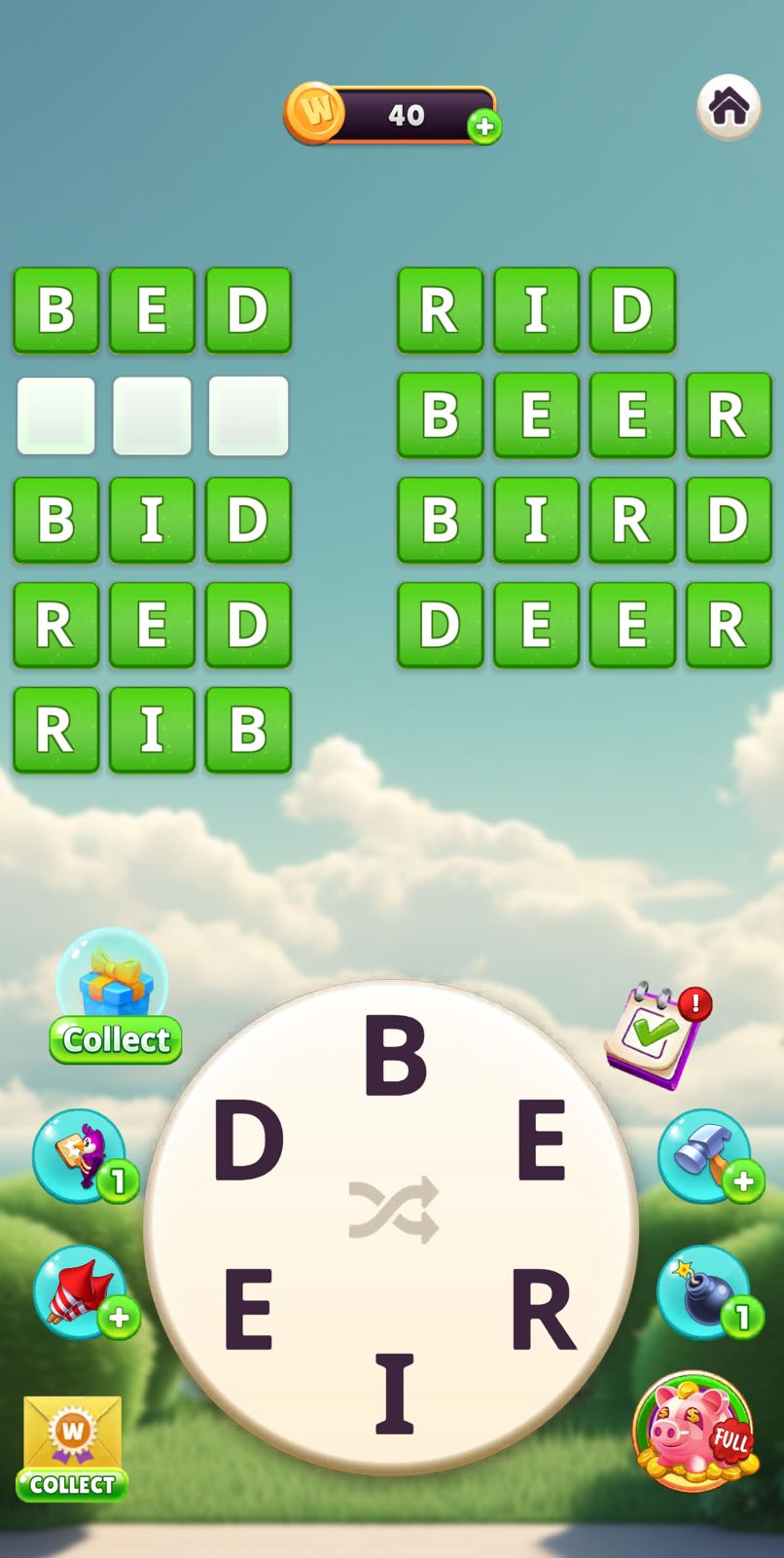
Task: Open the daily tasks checklist
Action: coord(655,1033)
